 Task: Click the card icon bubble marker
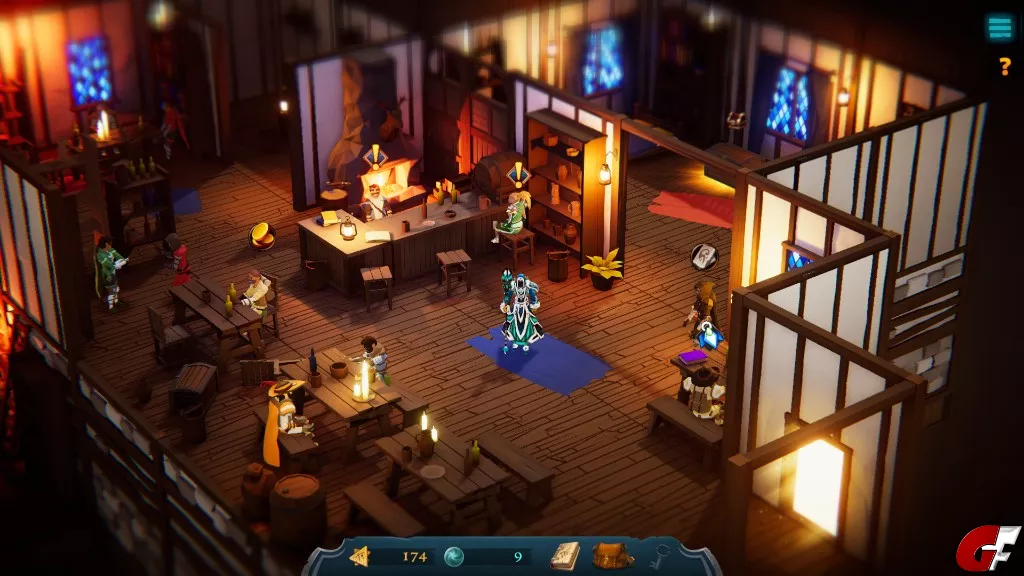[x=704, y=256]
